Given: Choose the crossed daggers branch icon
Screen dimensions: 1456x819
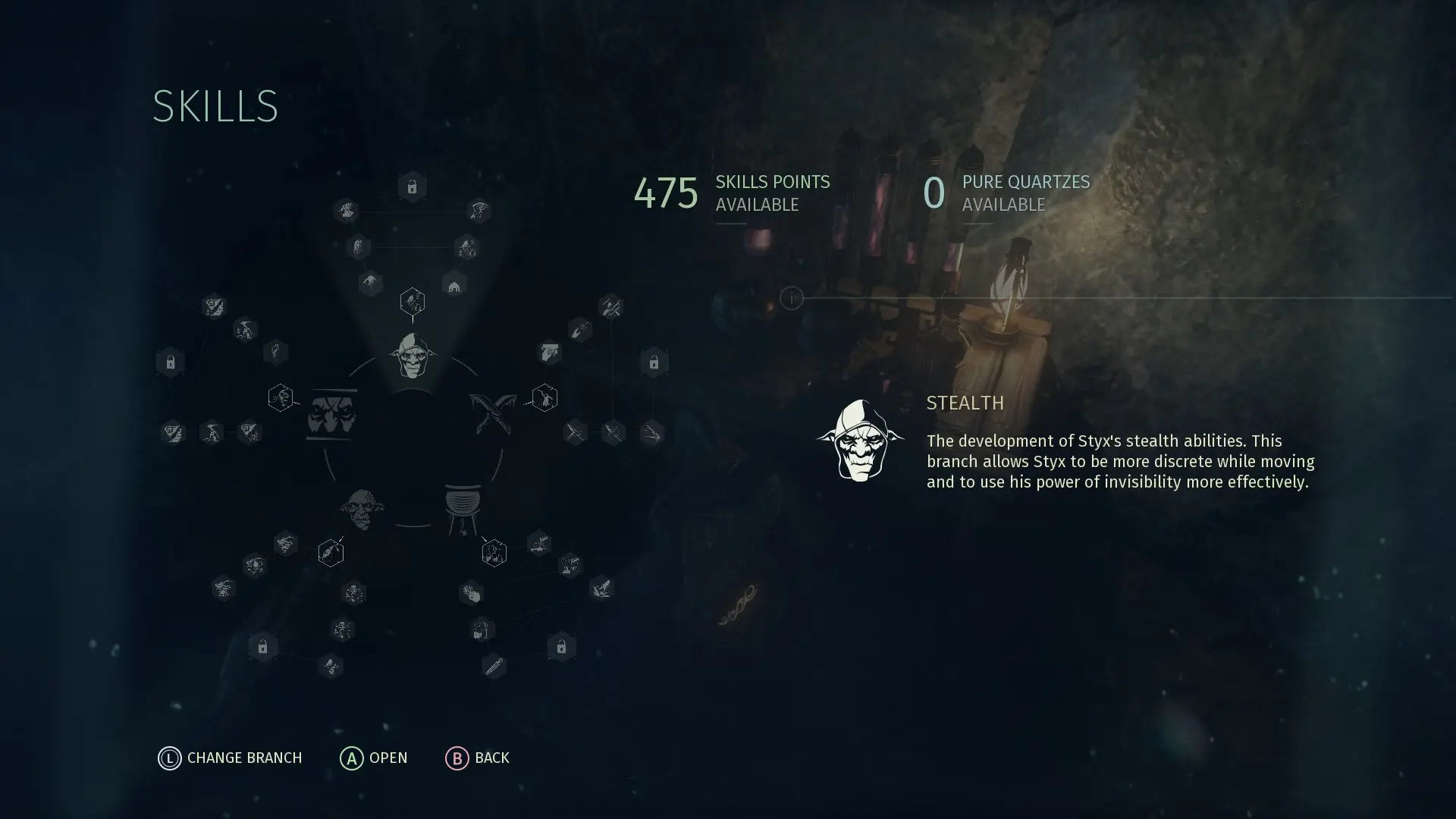Looking at the screenshot, I should pos(492,413).
